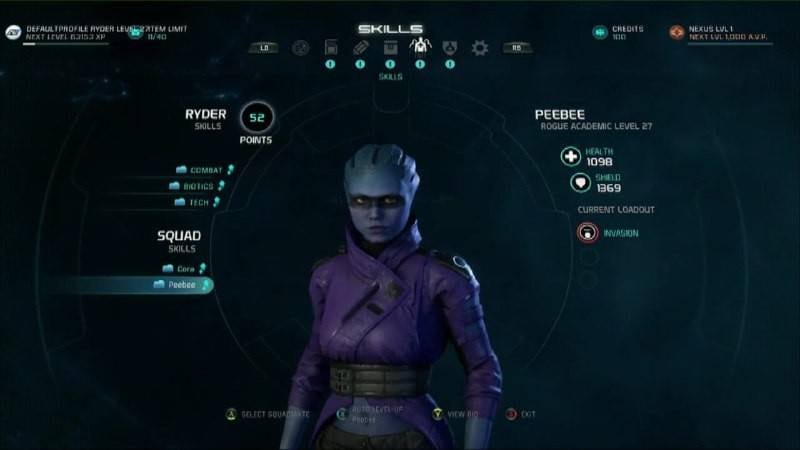Select the Invasion loadout skill icon
This screenshot has width=800, height=450.
point(587,233)
